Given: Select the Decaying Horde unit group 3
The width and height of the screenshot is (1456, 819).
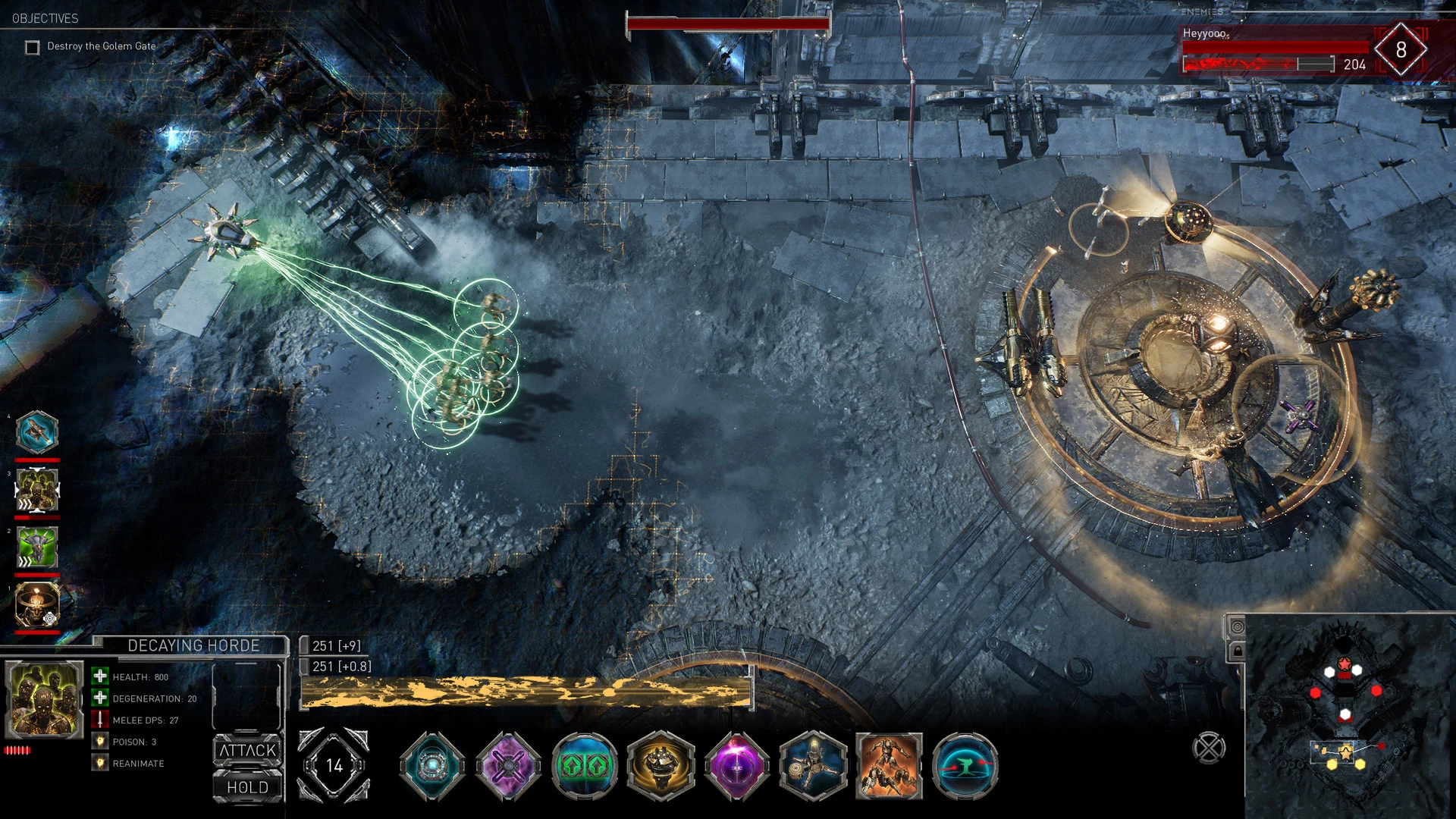Looking at the screenshot, I should (37, 490).
